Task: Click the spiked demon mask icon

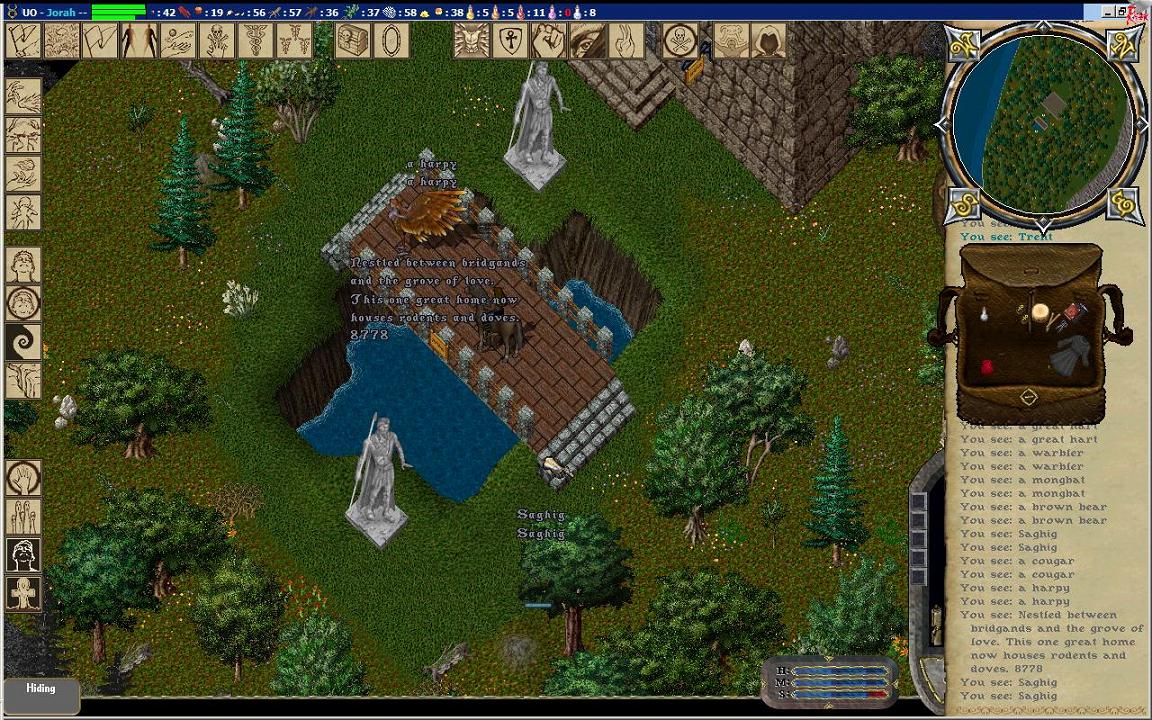Action: click(472, 41)
